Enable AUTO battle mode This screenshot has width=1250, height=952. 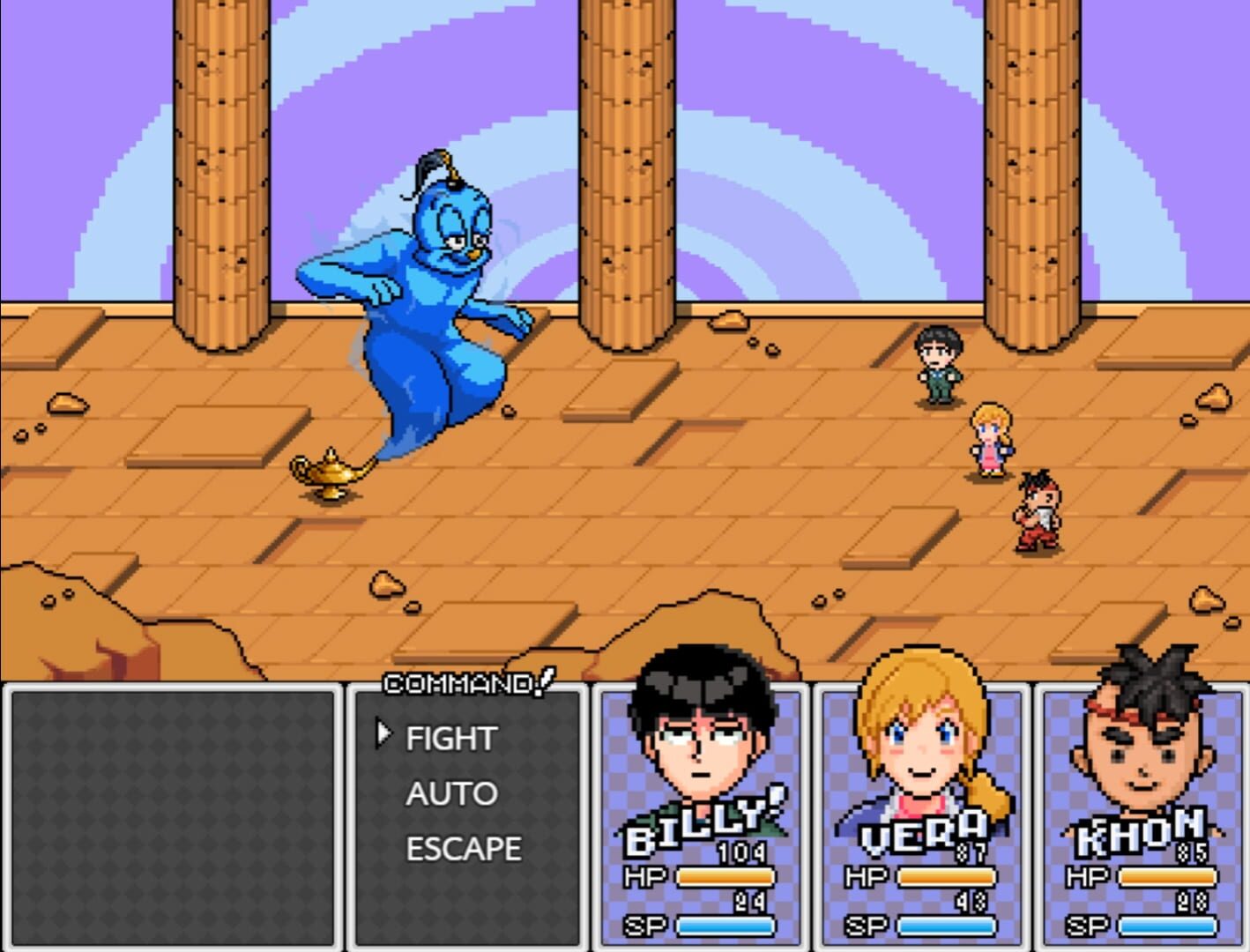tap(450, 793)
